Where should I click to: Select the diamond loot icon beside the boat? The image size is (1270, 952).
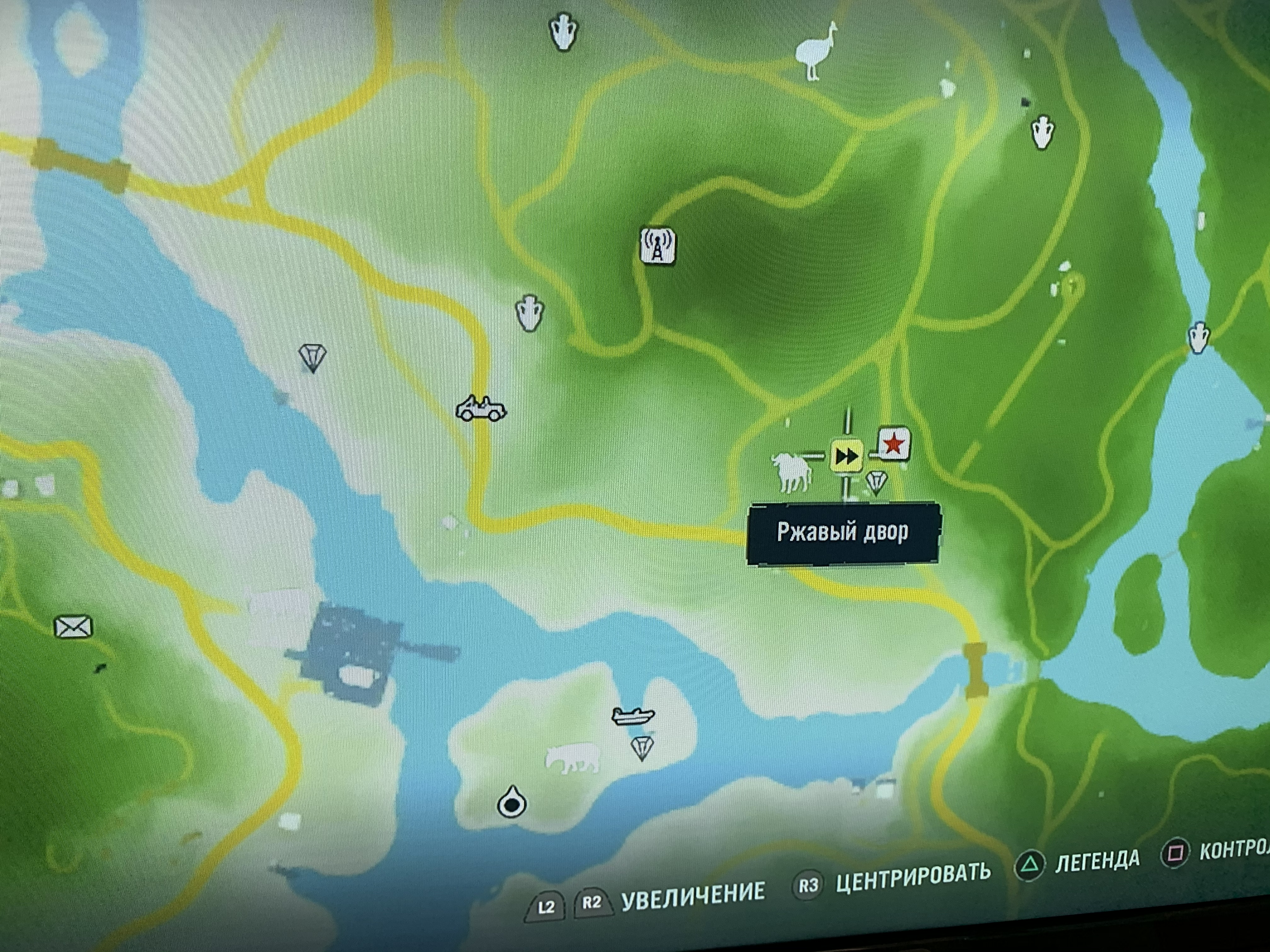pyautogui.click(x=641, y=748)
